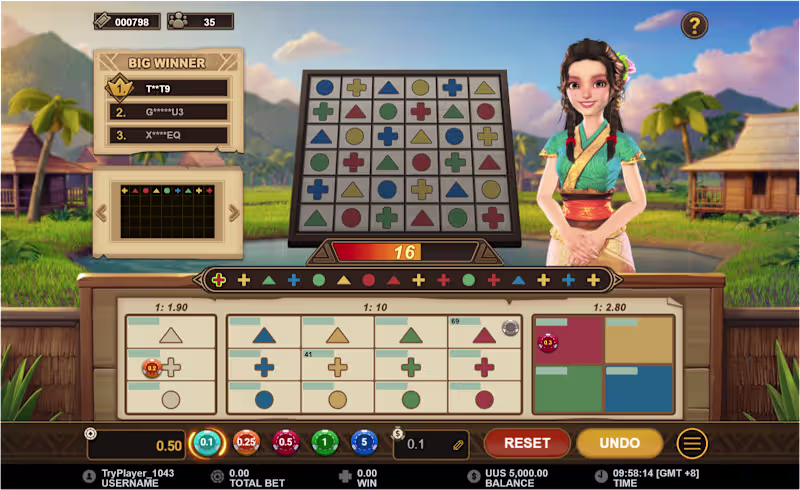Pick the 0.5 red chip
This screenshot has width=800, height=490.
(x=286, y=443)
